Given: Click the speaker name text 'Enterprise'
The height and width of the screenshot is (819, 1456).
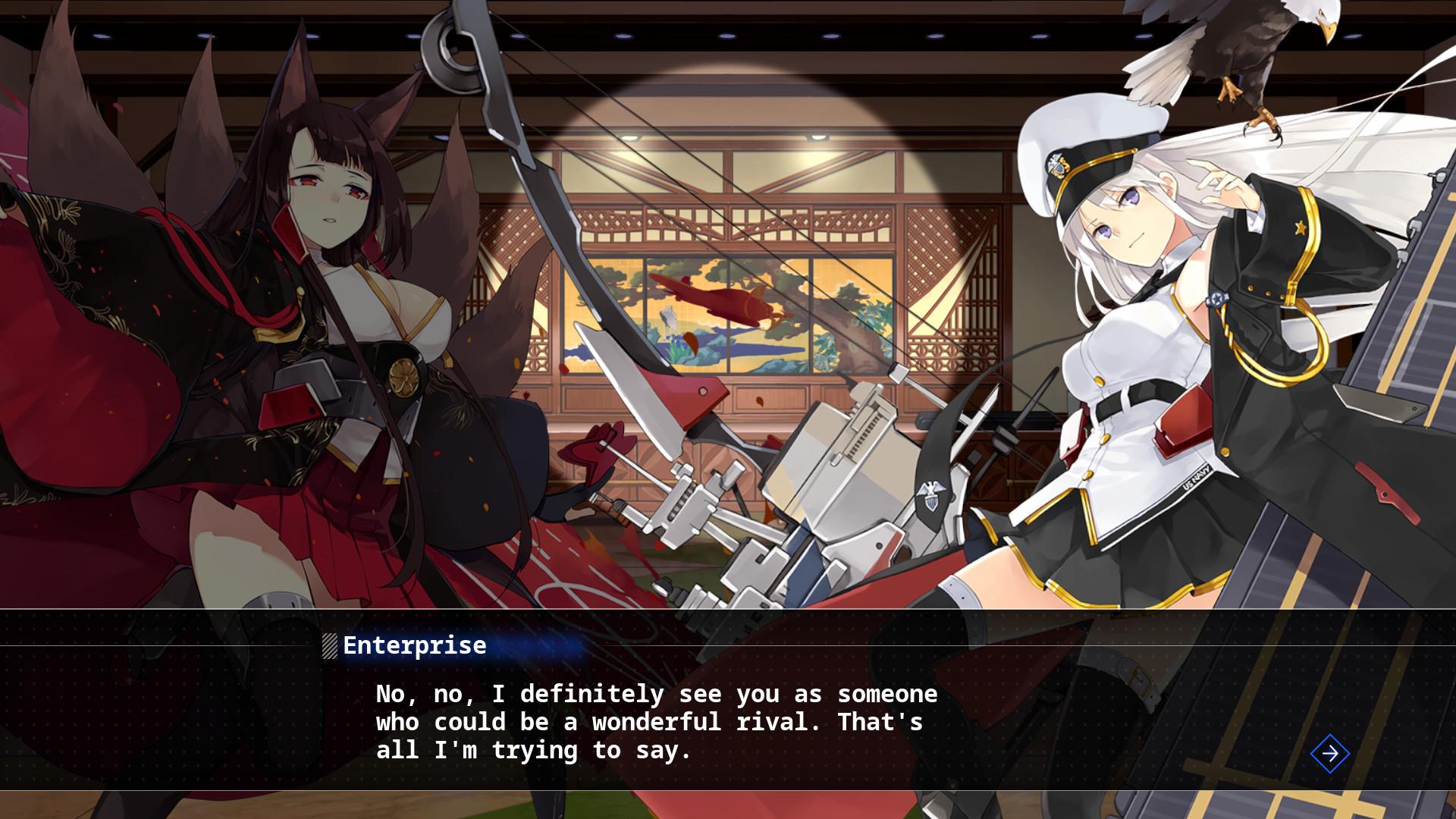Looking at the screenshot, I should coord(414,645).
